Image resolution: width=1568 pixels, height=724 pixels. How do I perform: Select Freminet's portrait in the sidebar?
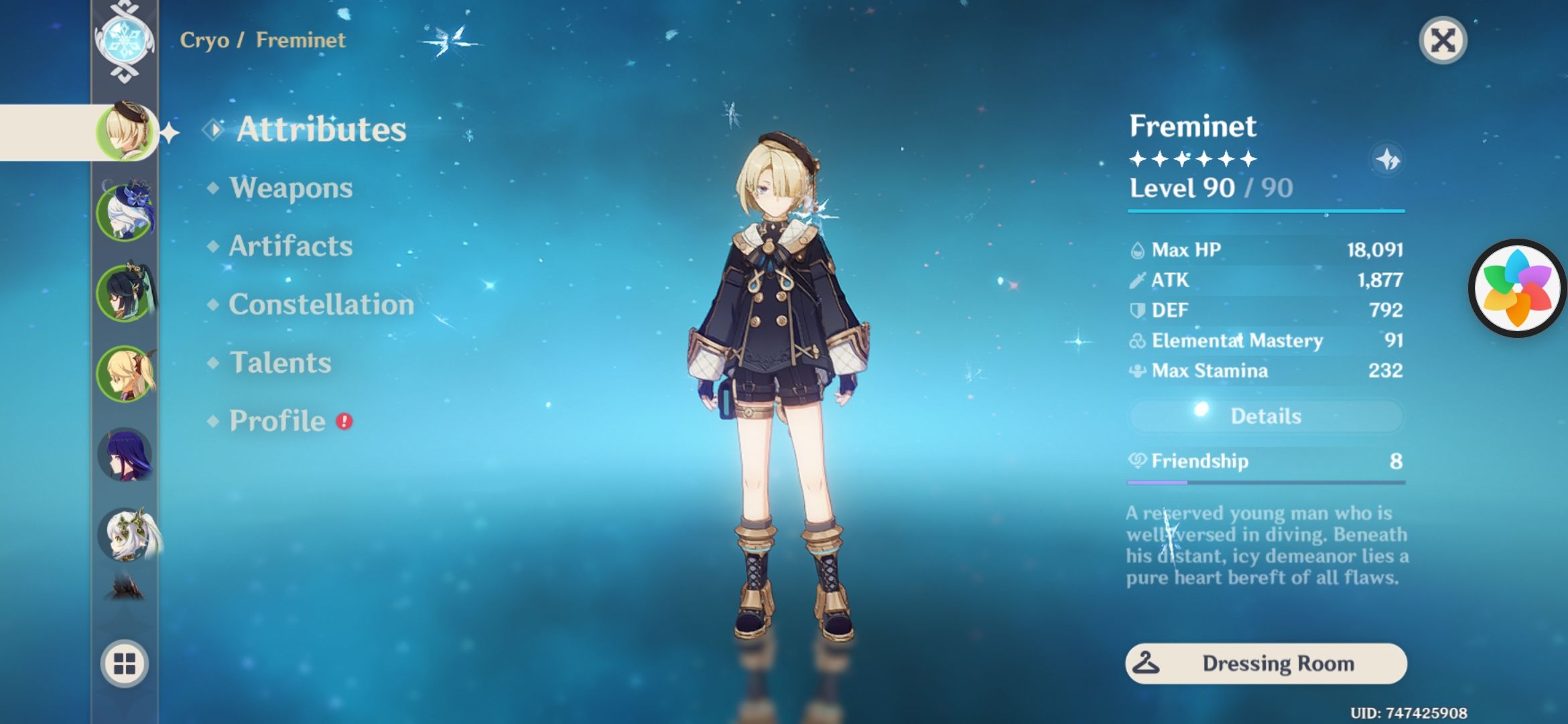click(x=127, y=131)
